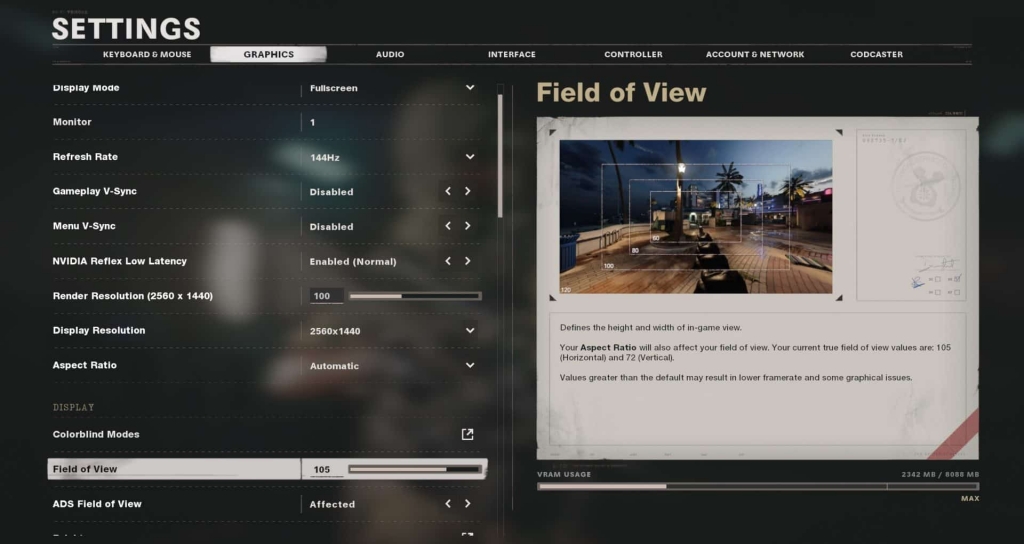Image resolution: width=1024 pixels, height=544 pixels.
Task: Expand the Aspect Ratio dropdown
Action: coord(469,365)
